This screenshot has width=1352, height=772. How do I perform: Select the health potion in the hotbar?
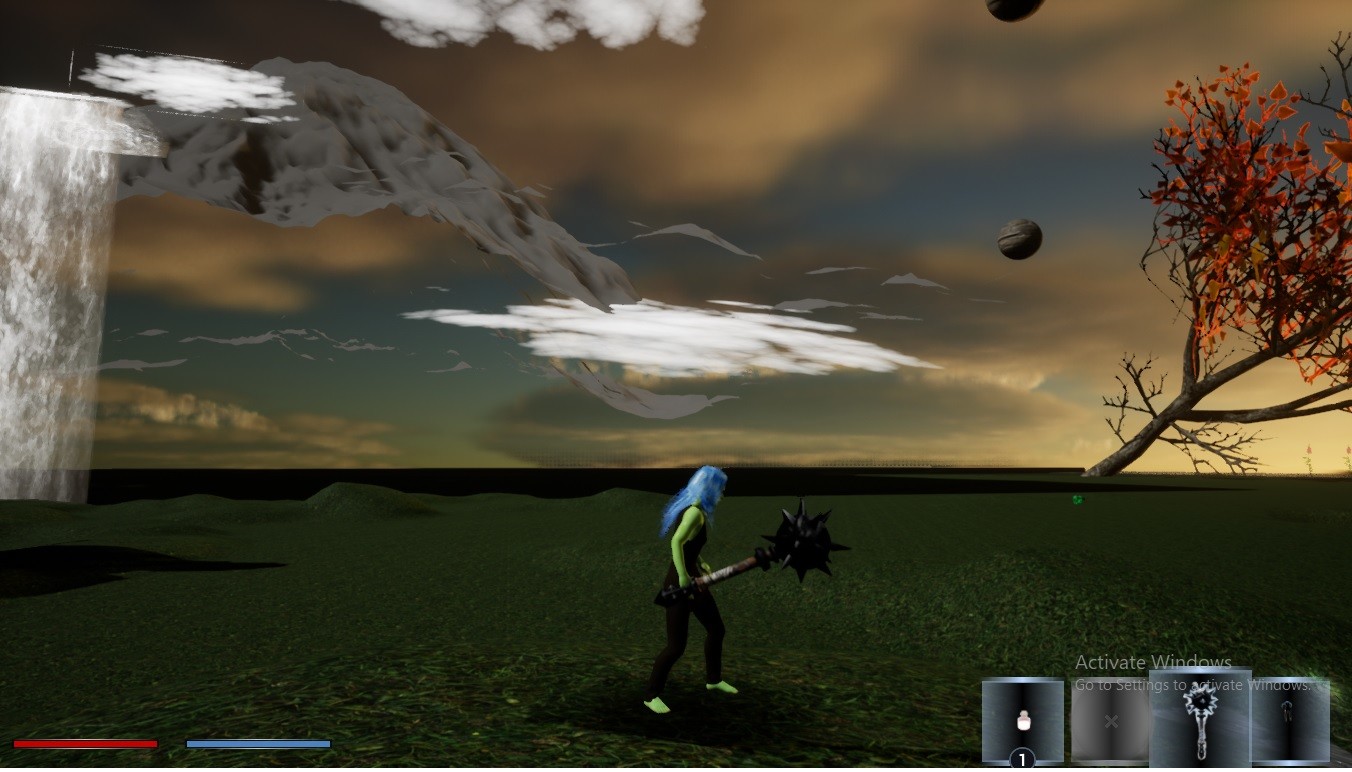[1025, 720]
